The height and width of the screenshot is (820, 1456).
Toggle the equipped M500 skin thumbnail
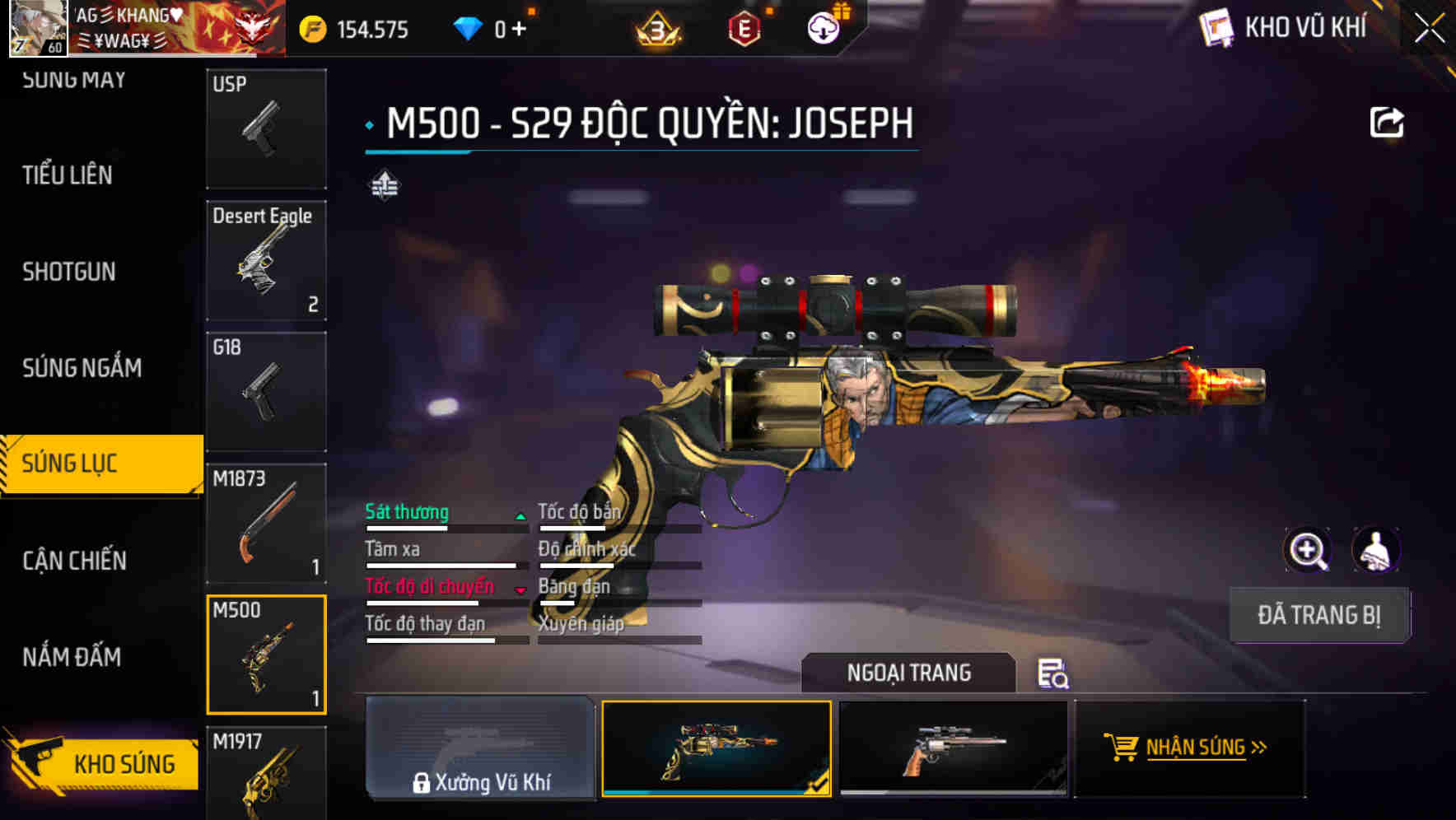[x=717, y=748]
